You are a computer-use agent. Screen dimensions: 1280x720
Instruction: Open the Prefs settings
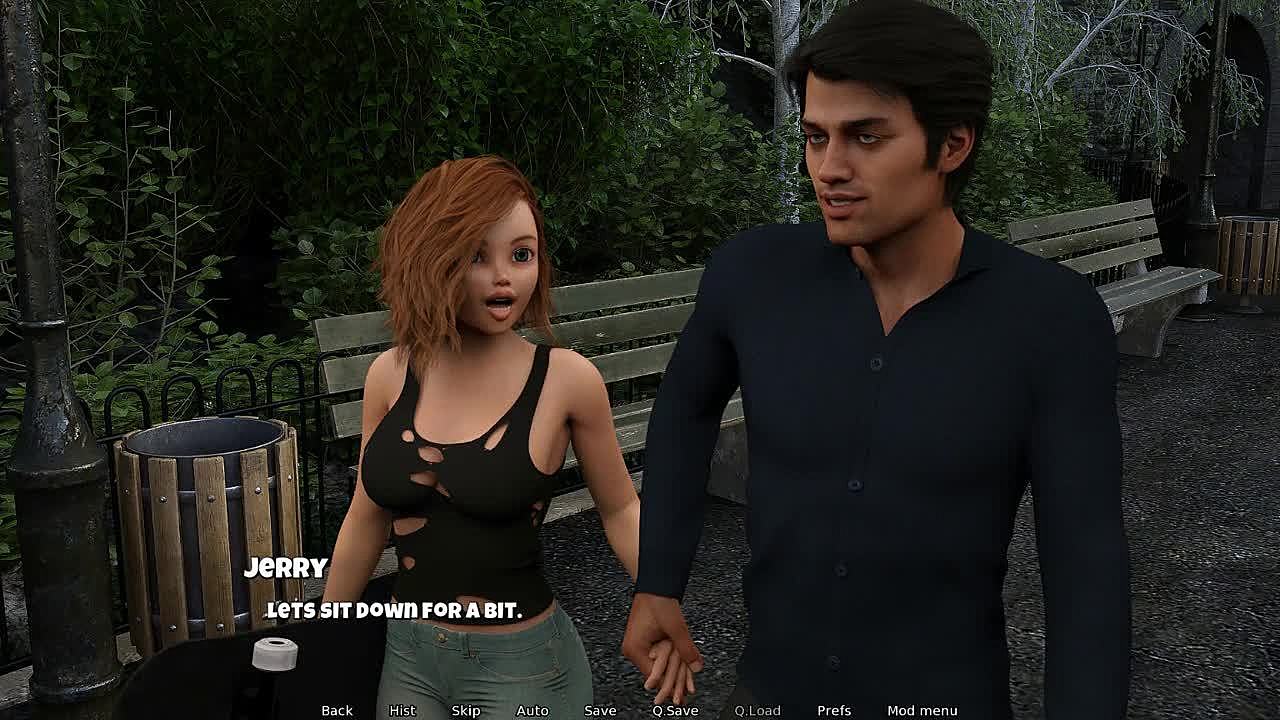pos(834,710)
